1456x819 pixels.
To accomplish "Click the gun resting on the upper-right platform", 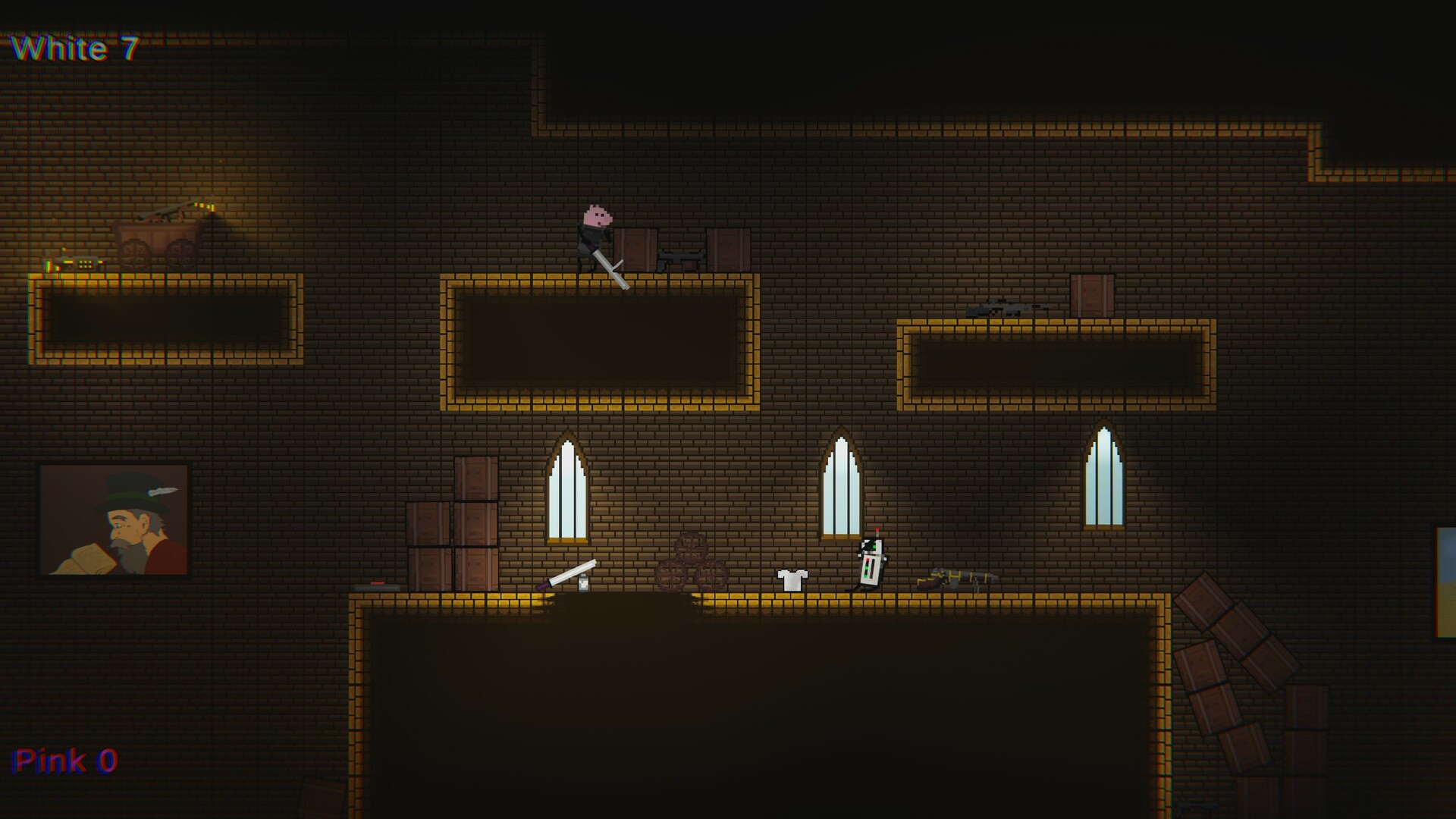I will click(x=1001, y=311).
